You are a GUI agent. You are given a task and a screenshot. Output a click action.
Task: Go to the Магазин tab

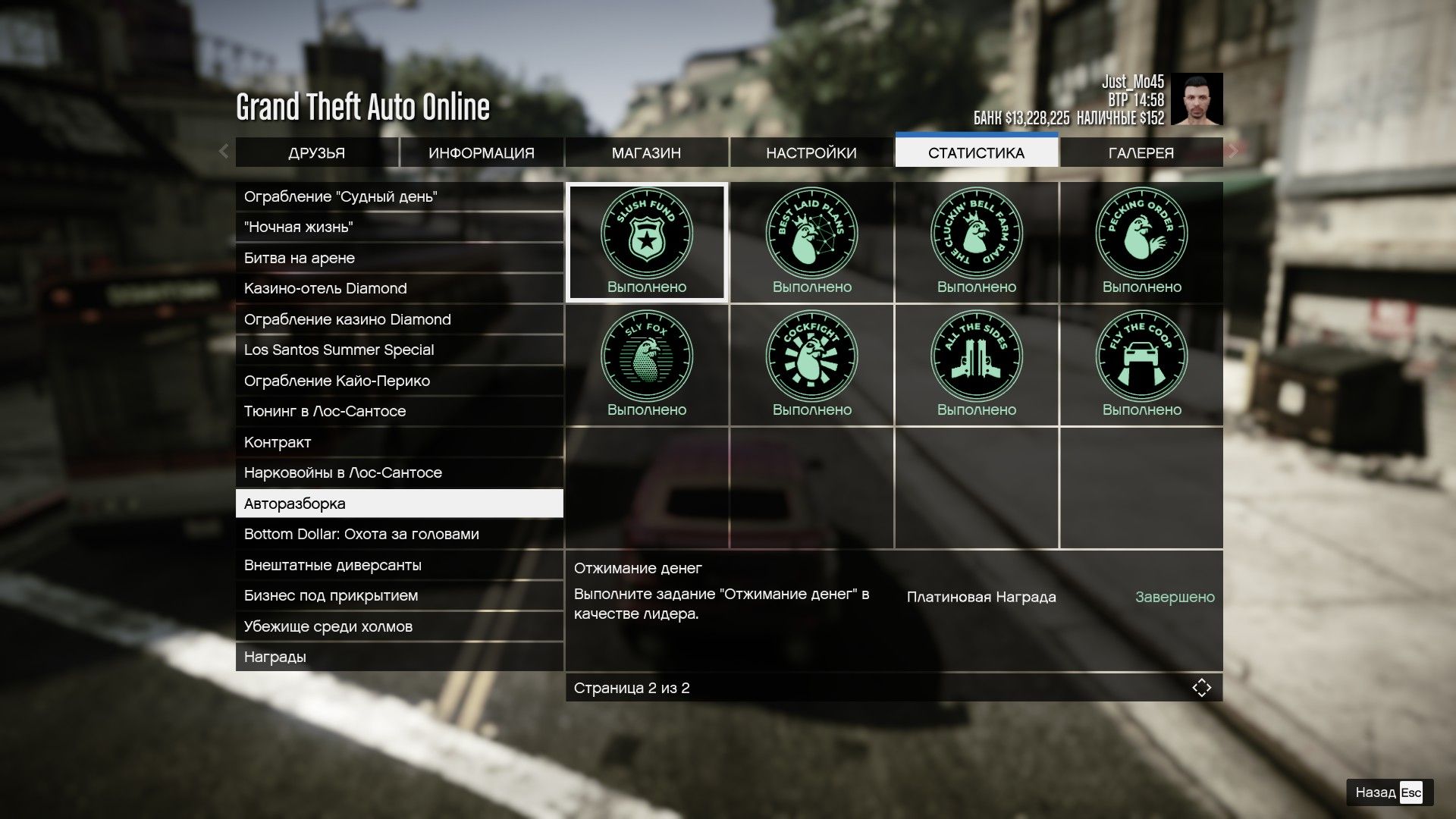pos(646,153)
